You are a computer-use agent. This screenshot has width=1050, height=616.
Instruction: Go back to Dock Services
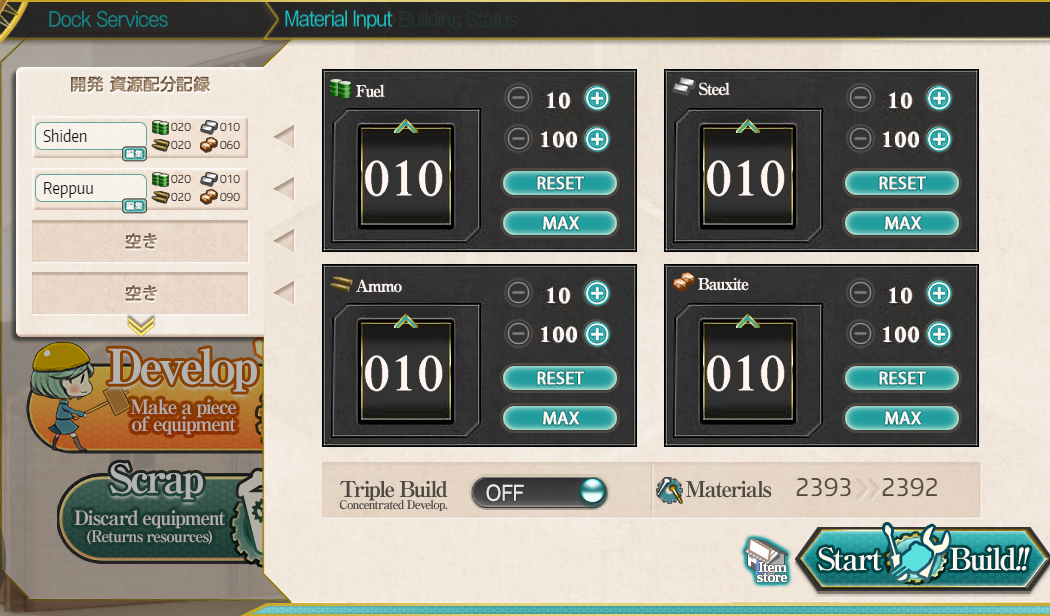108,19
